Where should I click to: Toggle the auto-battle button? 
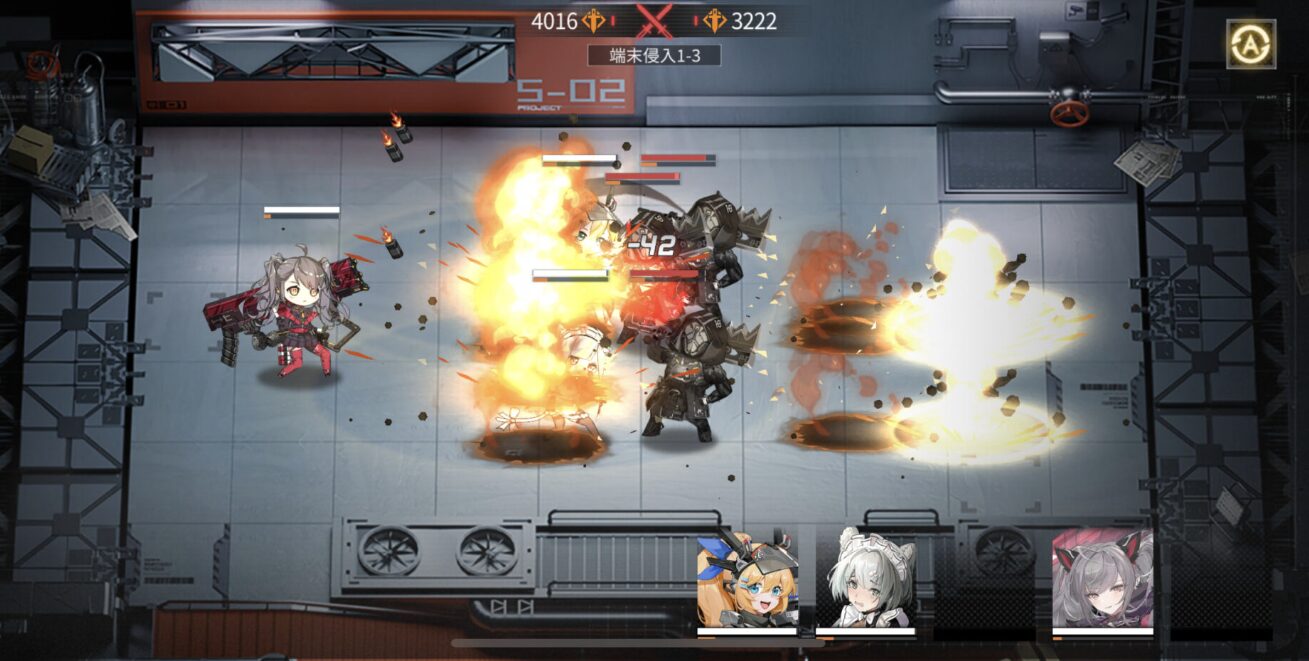pyautogui.click(x=1250, y=44)
